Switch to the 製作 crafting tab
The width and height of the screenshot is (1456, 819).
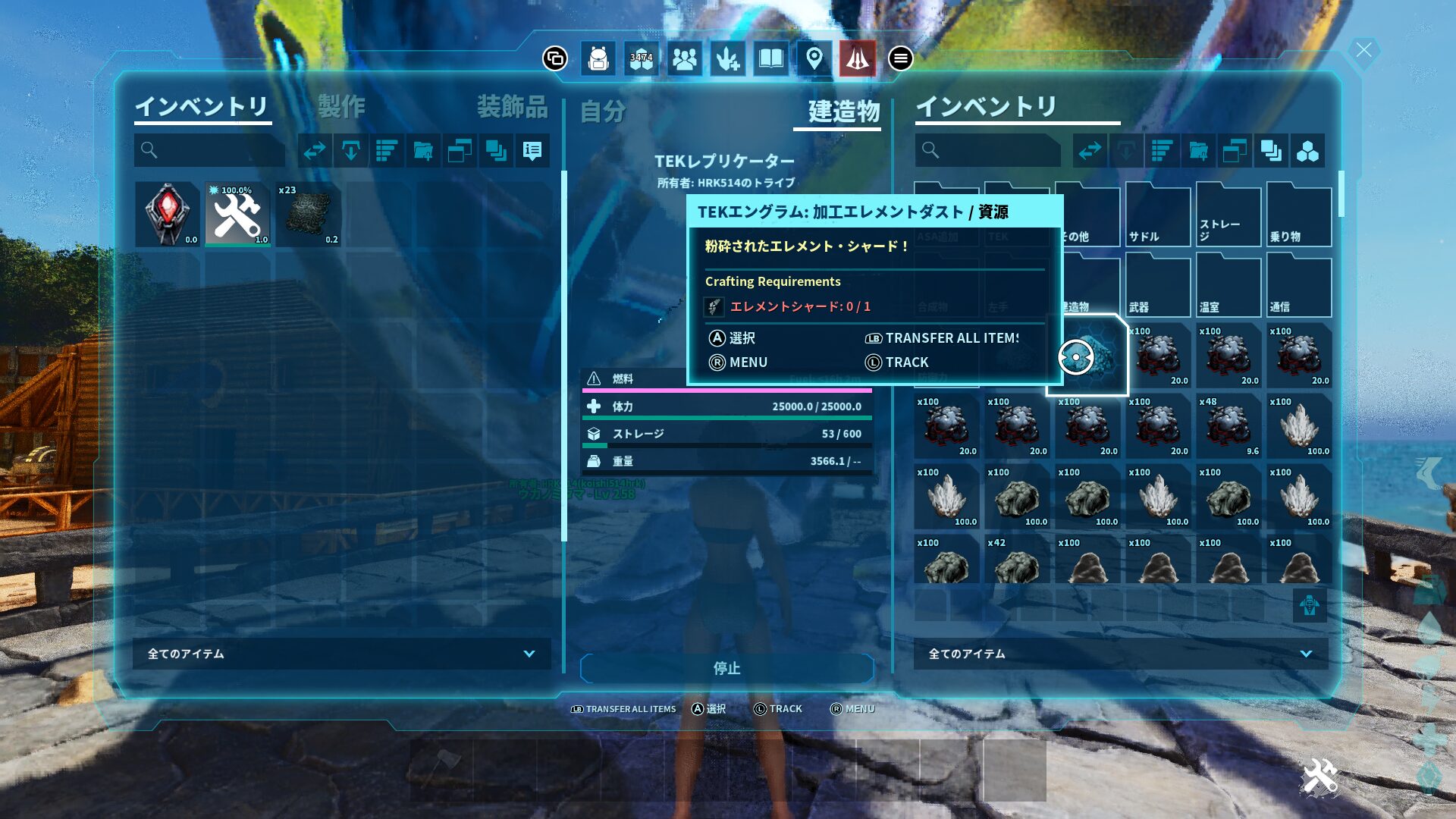click(341, 107)
